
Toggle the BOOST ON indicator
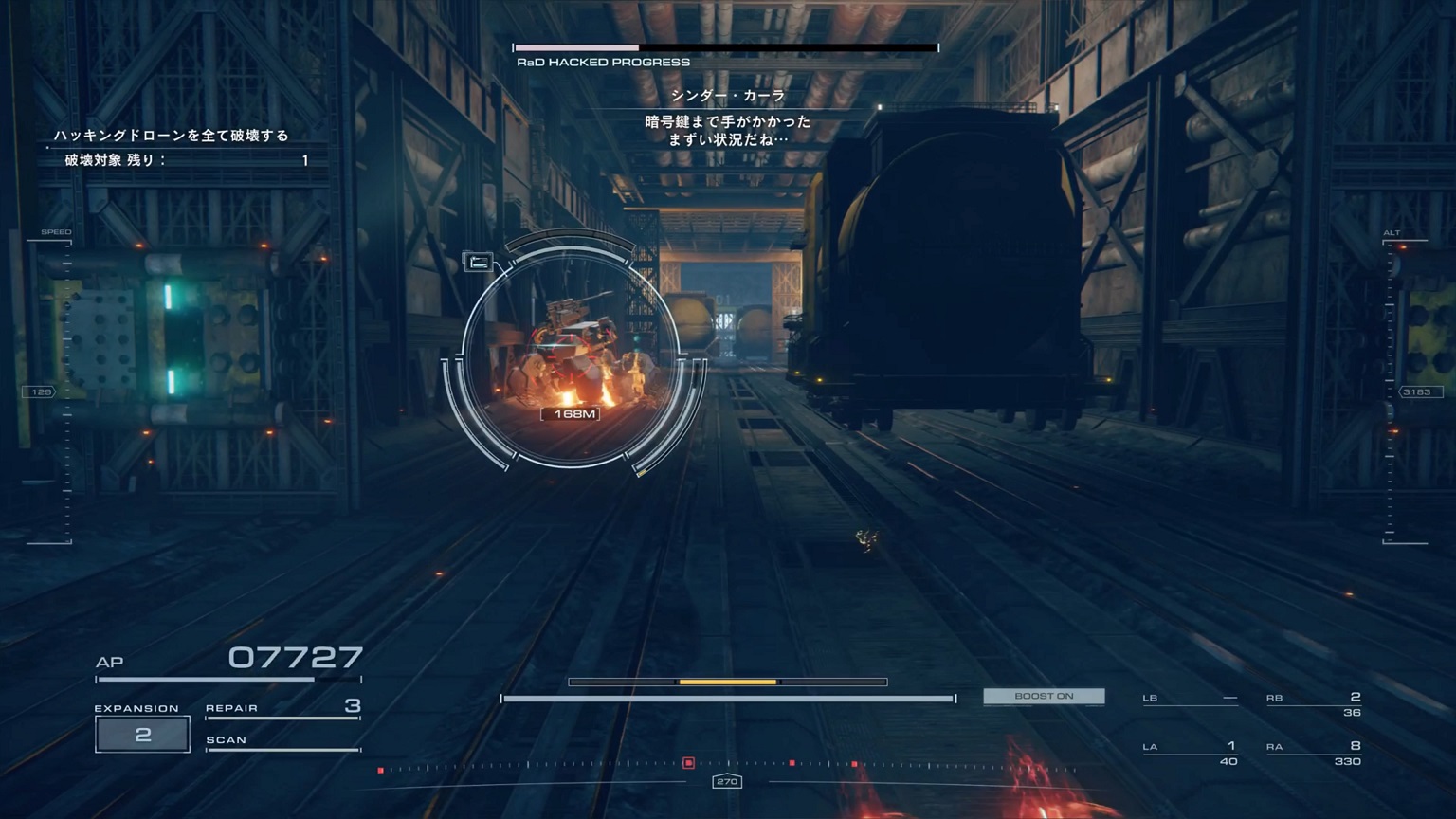coord(1044,697)
